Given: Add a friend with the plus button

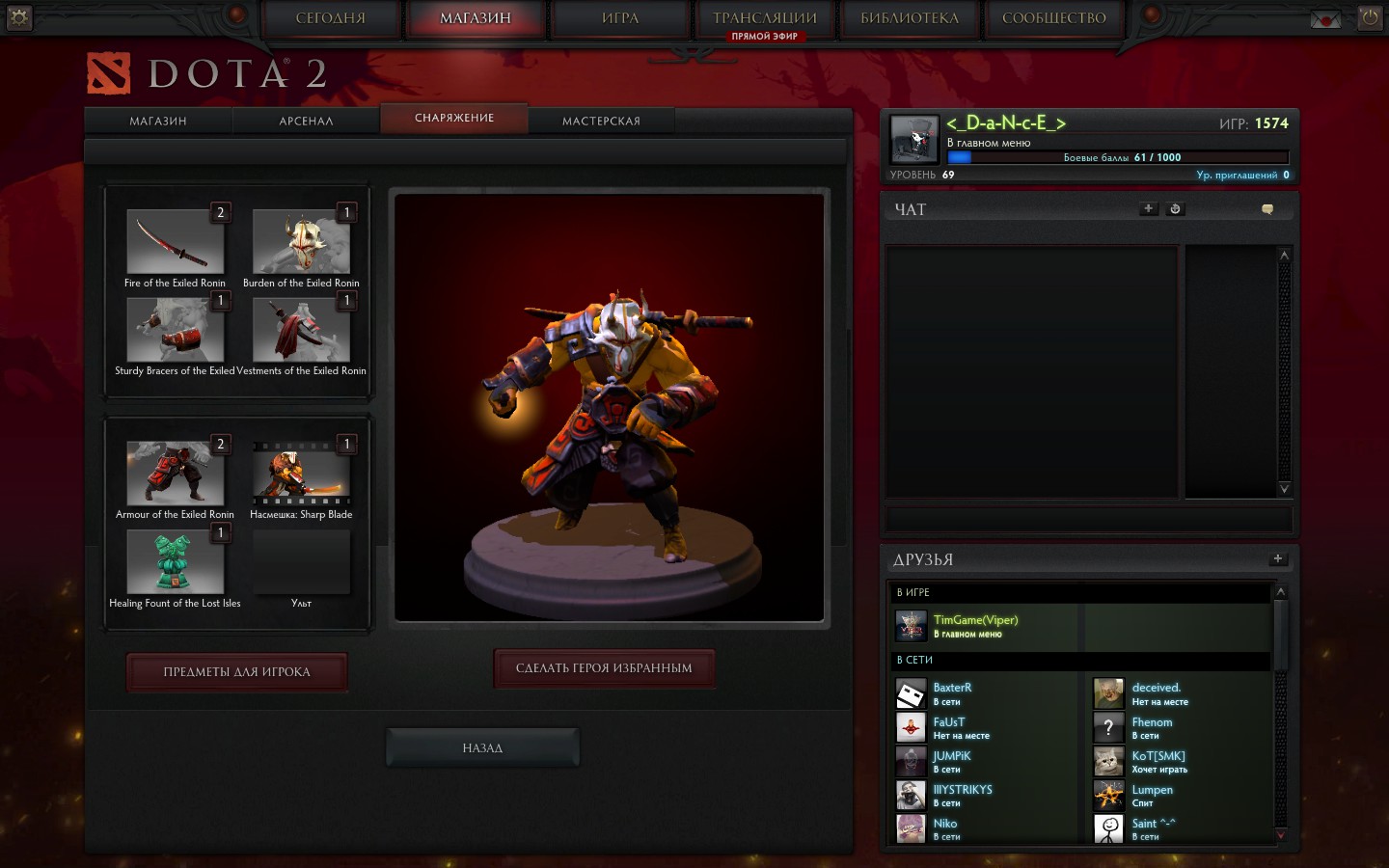Looking at the screenshot, I should coord(1277,558).
